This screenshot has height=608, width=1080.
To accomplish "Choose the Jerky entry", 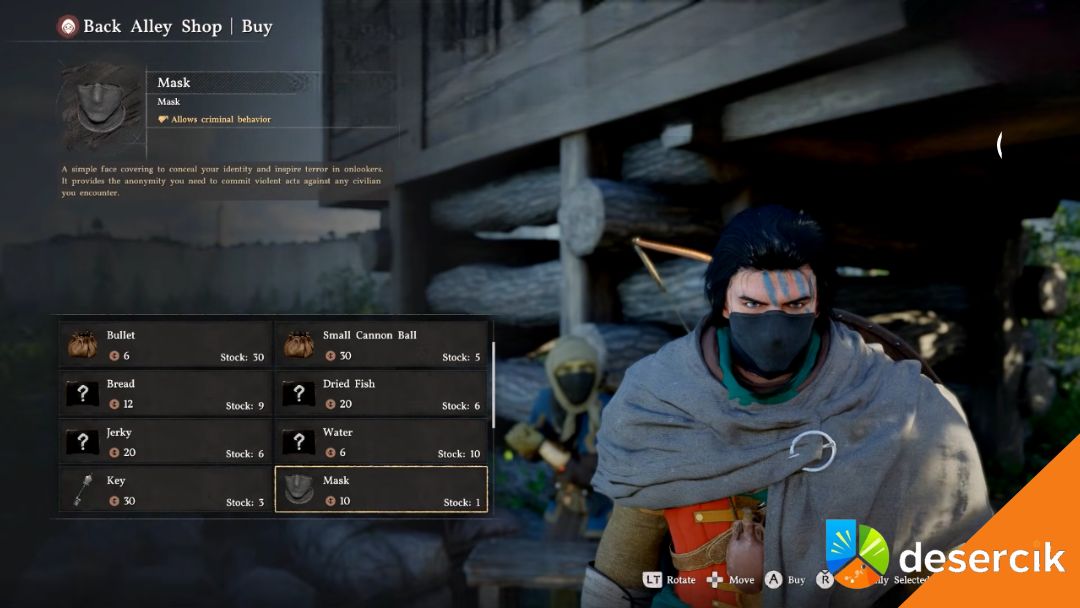I will pyautogui.click(x=165, y=442).
